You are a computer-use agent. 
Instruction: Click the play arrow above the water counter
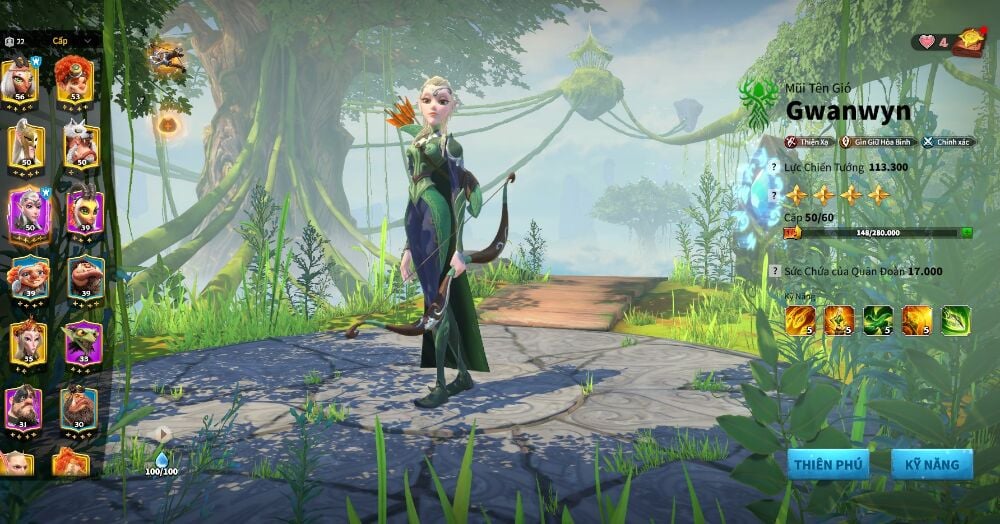click(162, 433)
